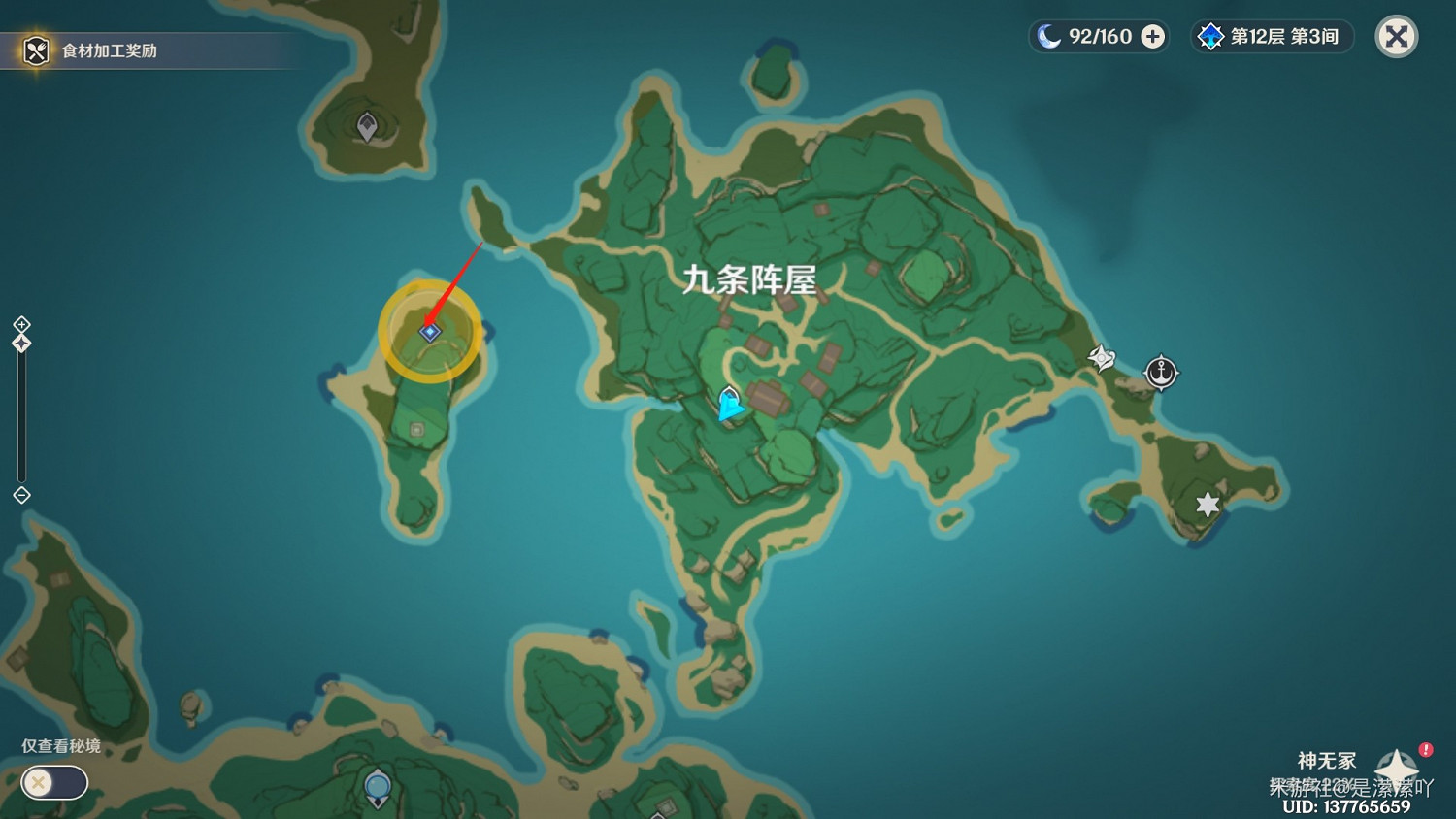Select the Spiral Abyss star icon
This screenshot has width=1456, height=819.
pyautogui.click(x=1209, y=36)
